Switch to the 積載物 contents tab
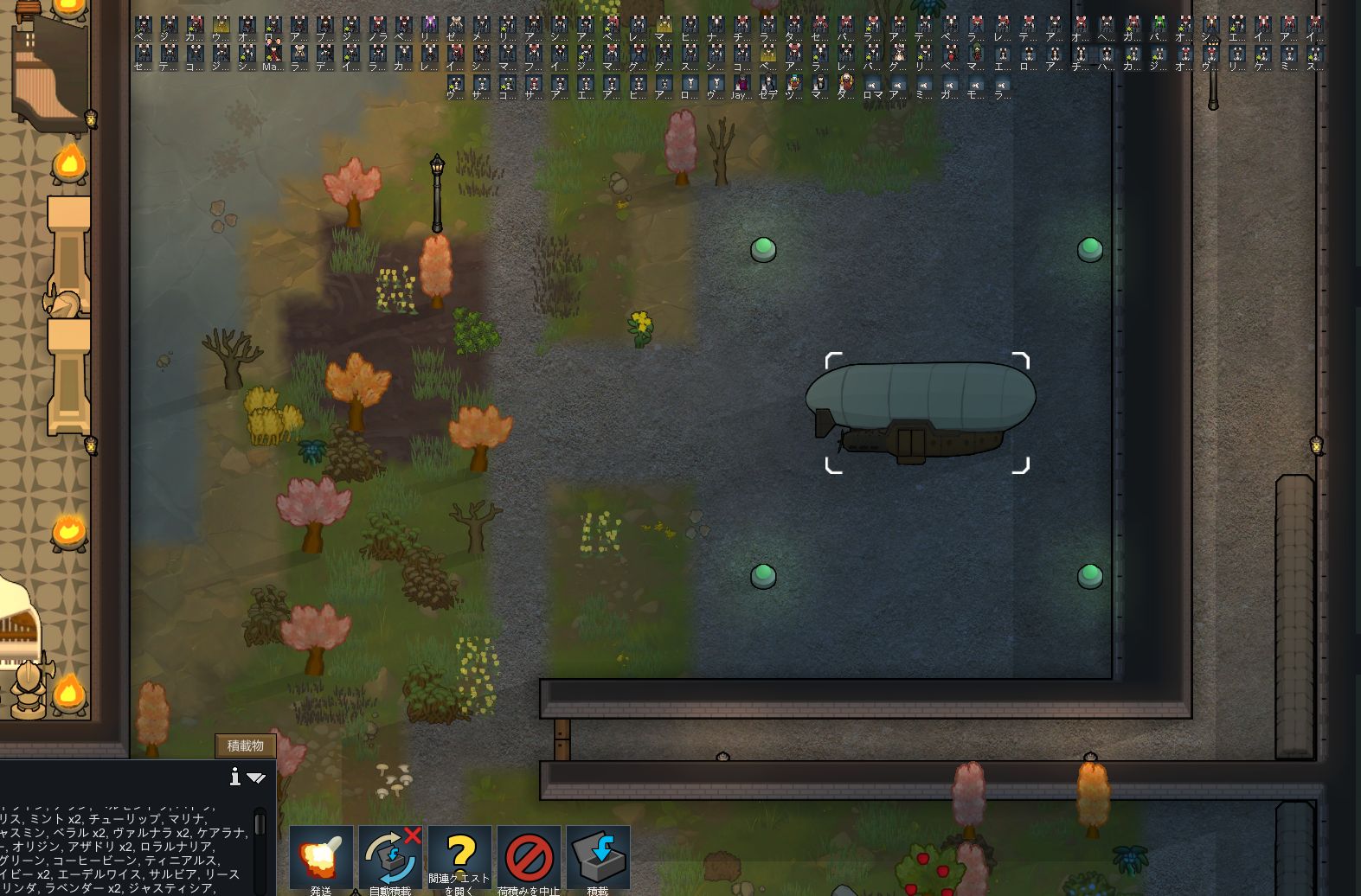This screenshot has width=1361, height=896. click(x=246, y=746)
